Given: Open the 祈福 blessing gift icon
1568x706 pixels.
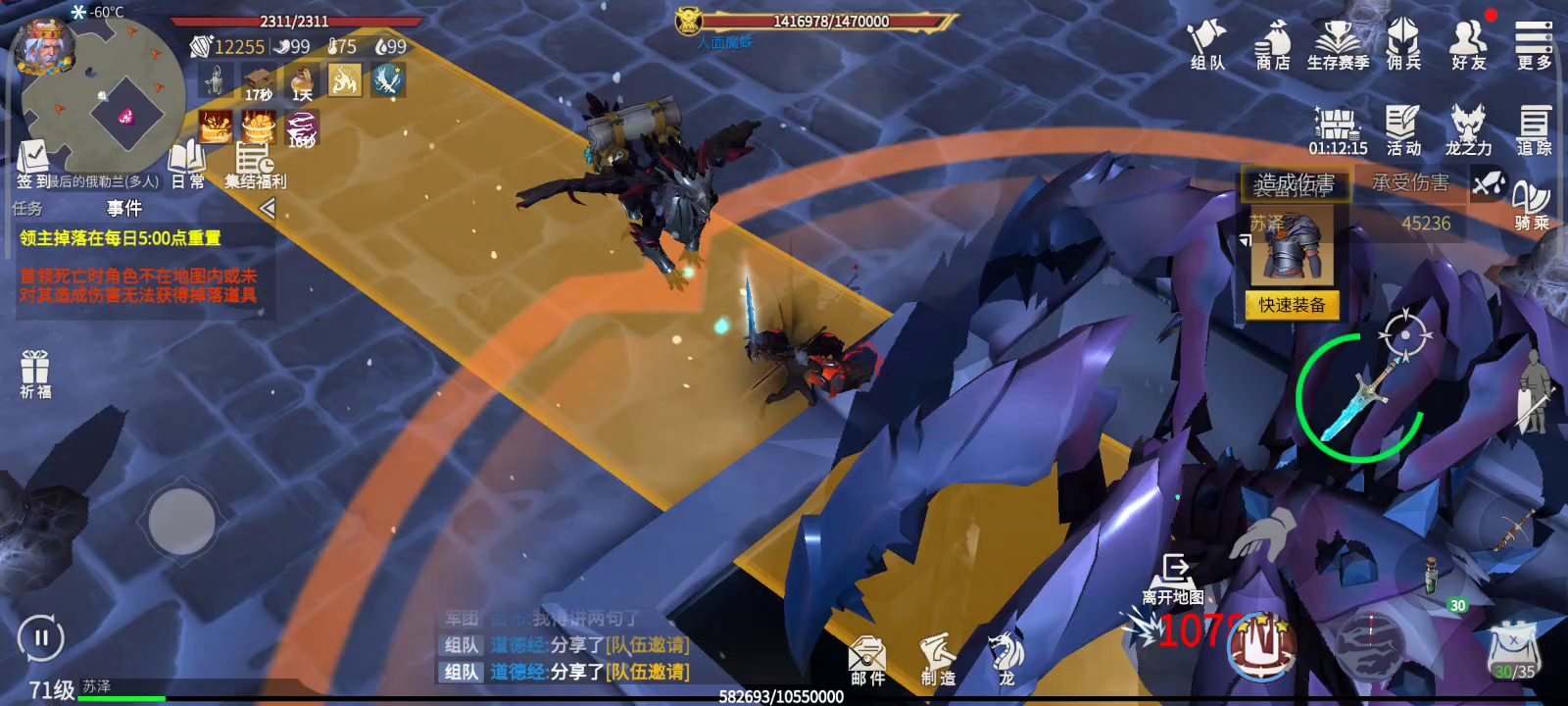Looking at the screenshot, I should 35,374.
